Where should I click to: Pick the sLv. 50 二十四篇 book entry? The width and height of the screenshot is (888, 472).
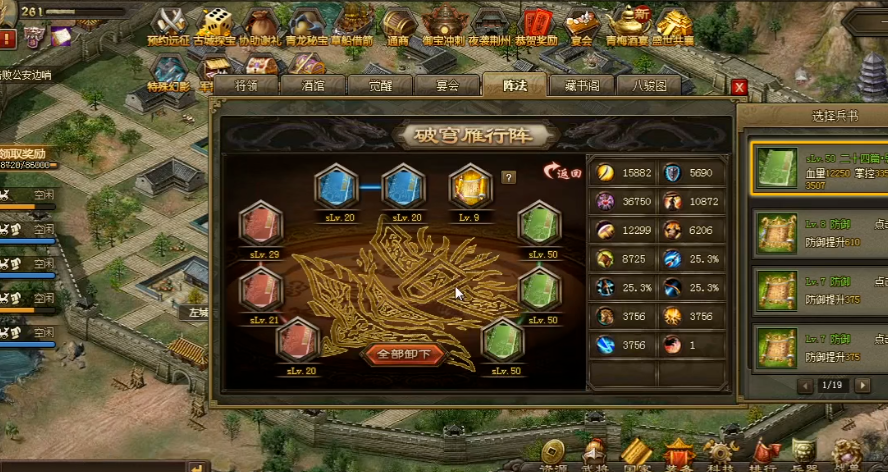(815, 167)
